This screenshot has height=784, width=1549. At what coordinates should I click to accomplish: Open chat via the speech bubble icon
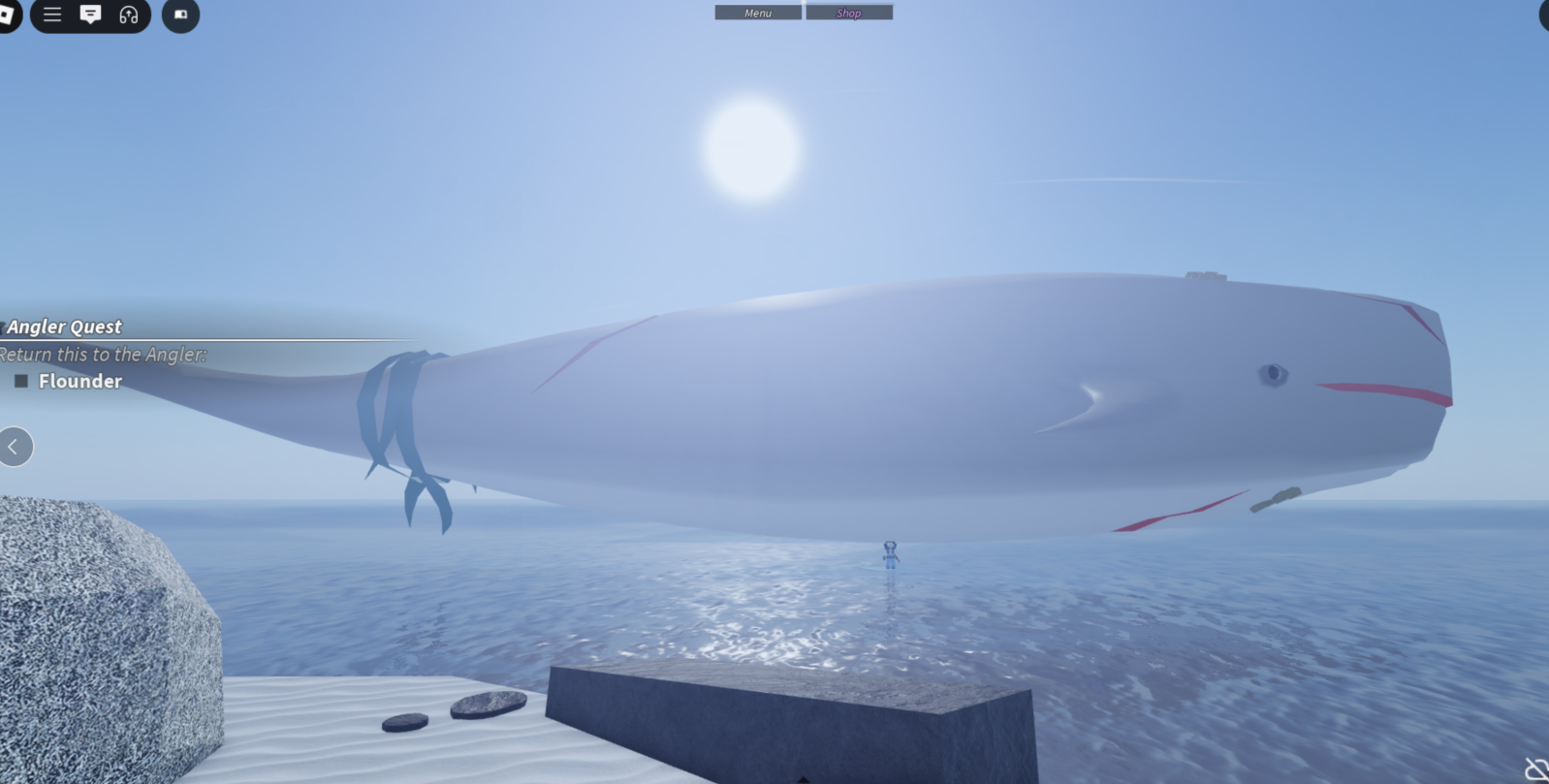[x=92, y=16]
